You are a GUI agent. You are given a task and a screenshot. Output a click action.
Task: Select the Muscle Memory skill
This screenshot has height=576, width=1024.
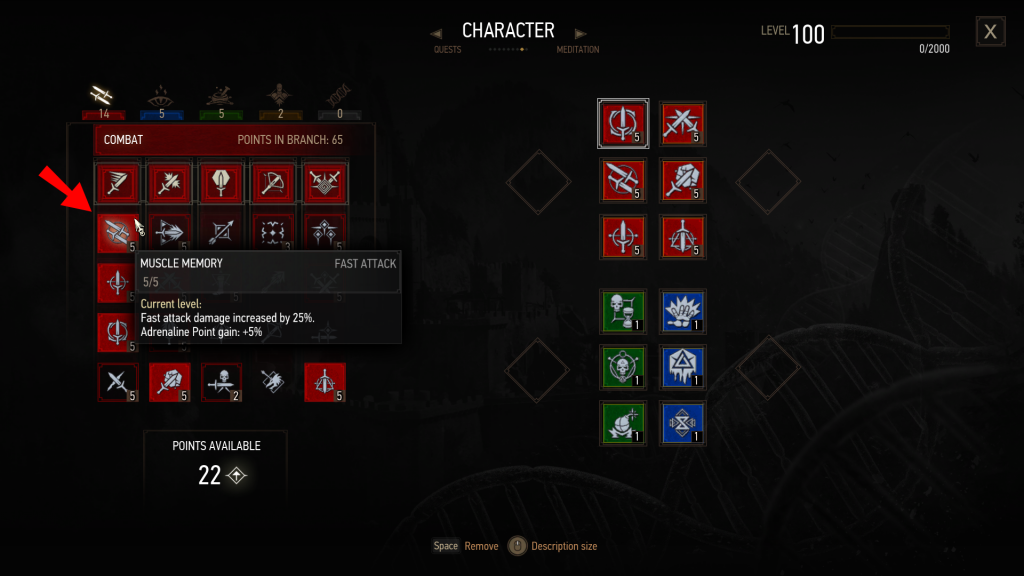click(x=117, y=232)
